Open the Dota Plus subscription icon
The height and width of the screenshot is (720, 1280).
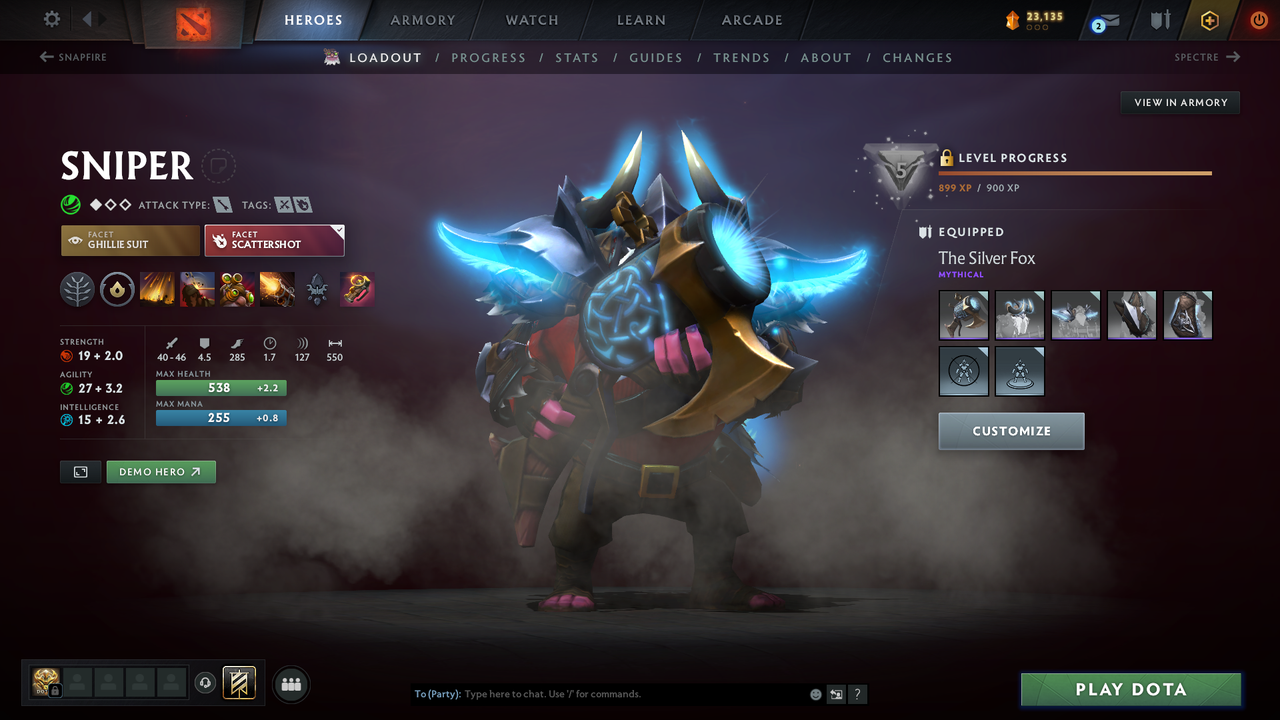(x=1209, y=19)
